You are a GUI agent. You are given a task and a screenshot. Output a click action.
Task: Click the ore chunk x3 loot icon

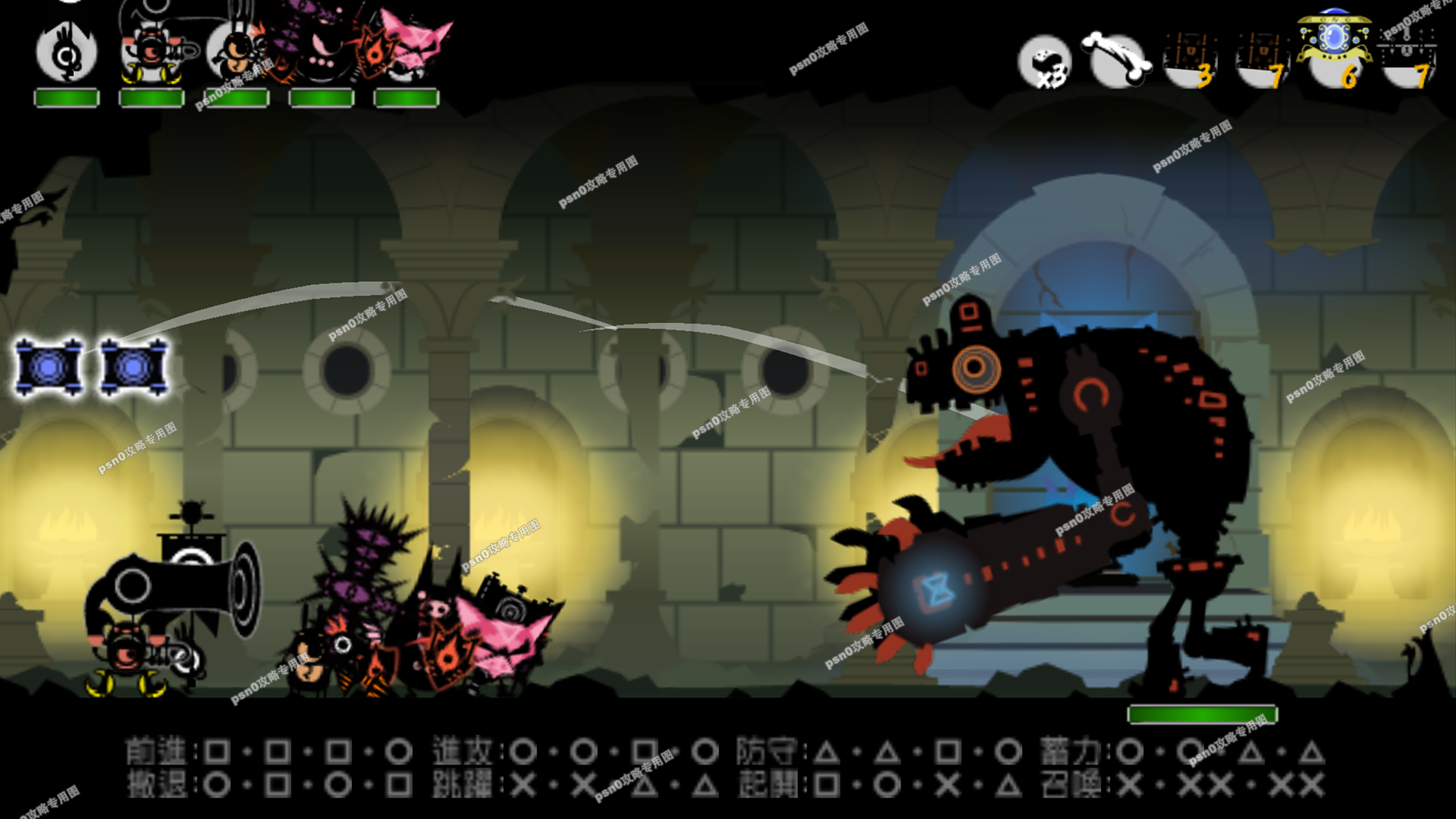[1045, 61]
